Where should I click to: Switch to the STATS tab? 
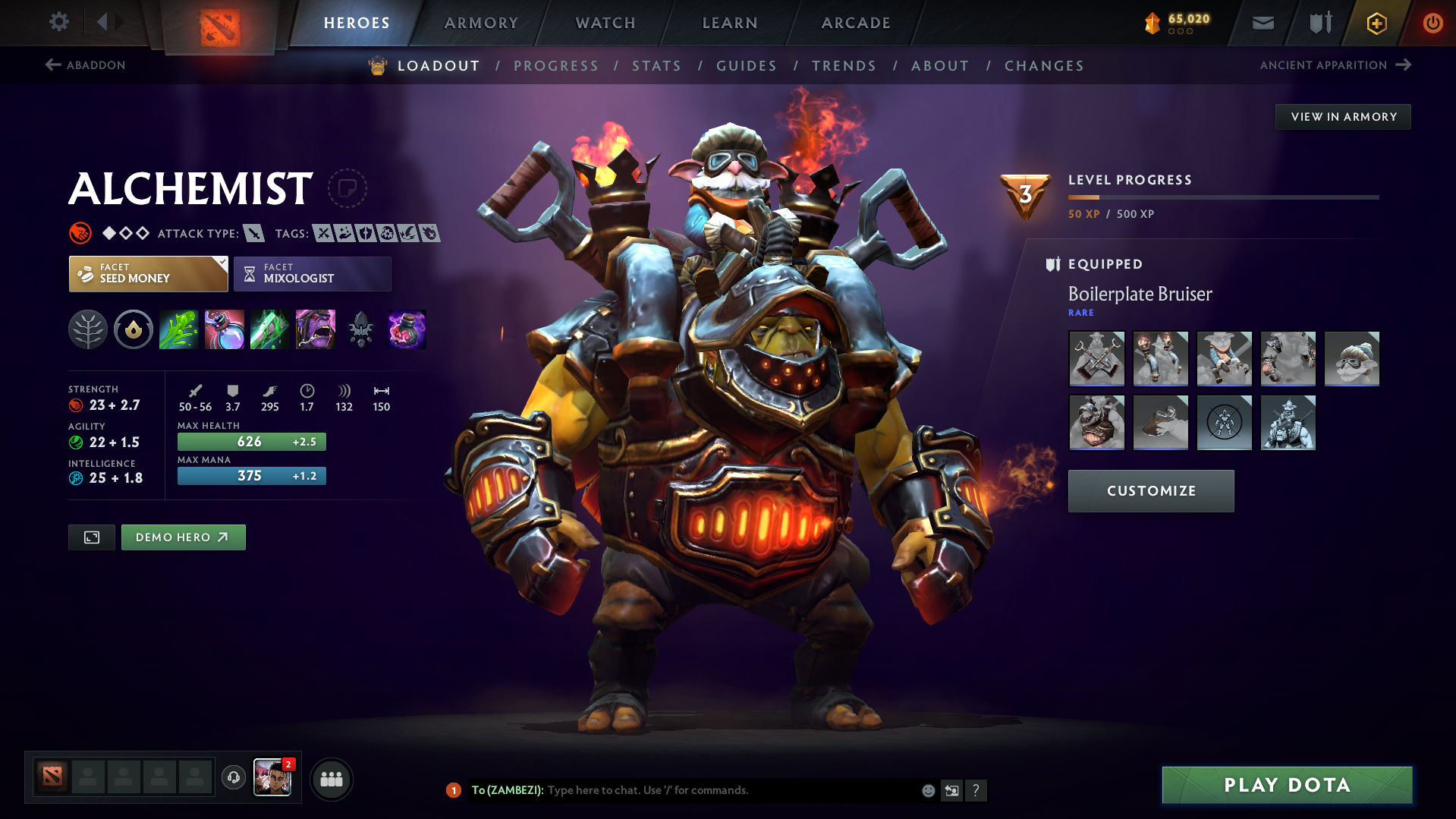[x=656, y=66]
